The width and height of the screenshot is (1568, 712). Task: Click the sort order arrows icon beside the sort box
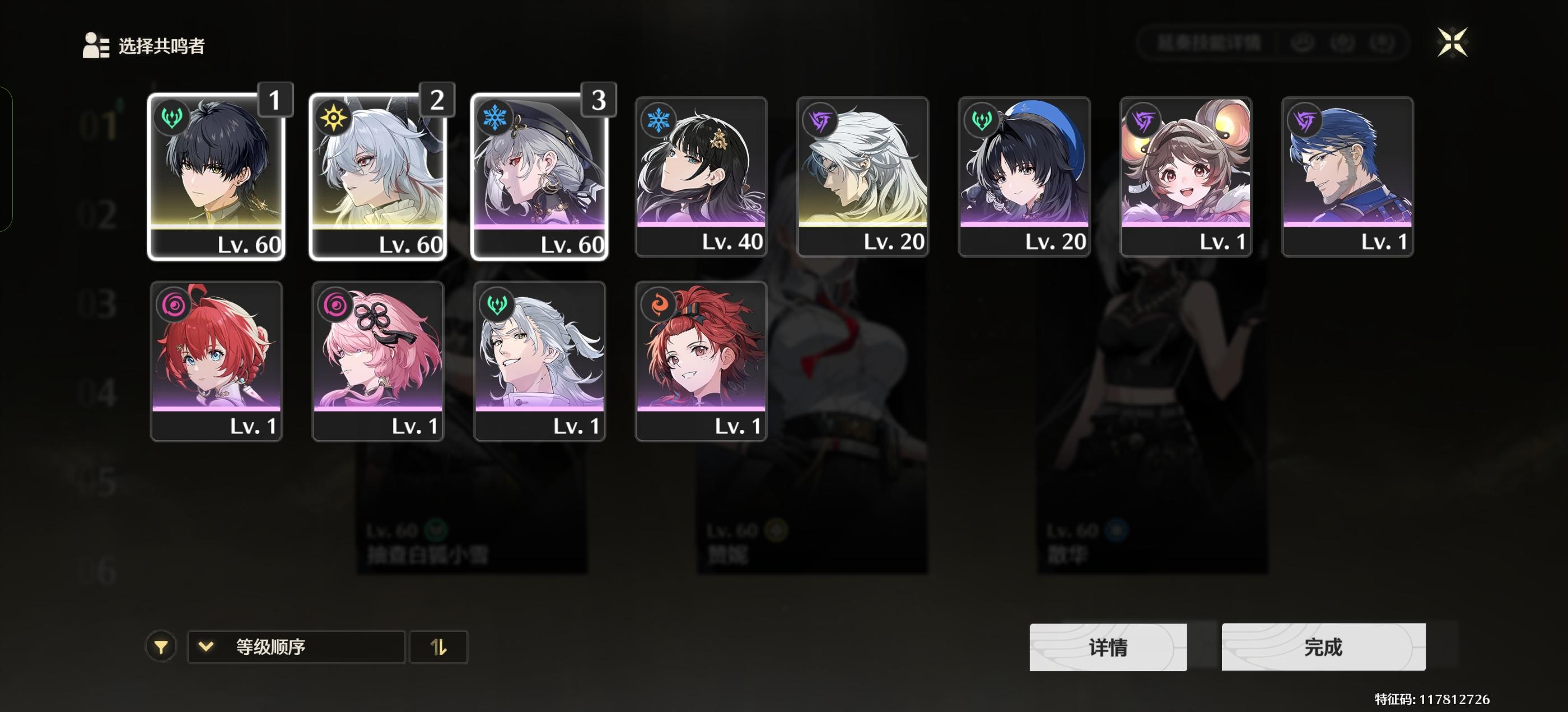[x=439, y=647]
